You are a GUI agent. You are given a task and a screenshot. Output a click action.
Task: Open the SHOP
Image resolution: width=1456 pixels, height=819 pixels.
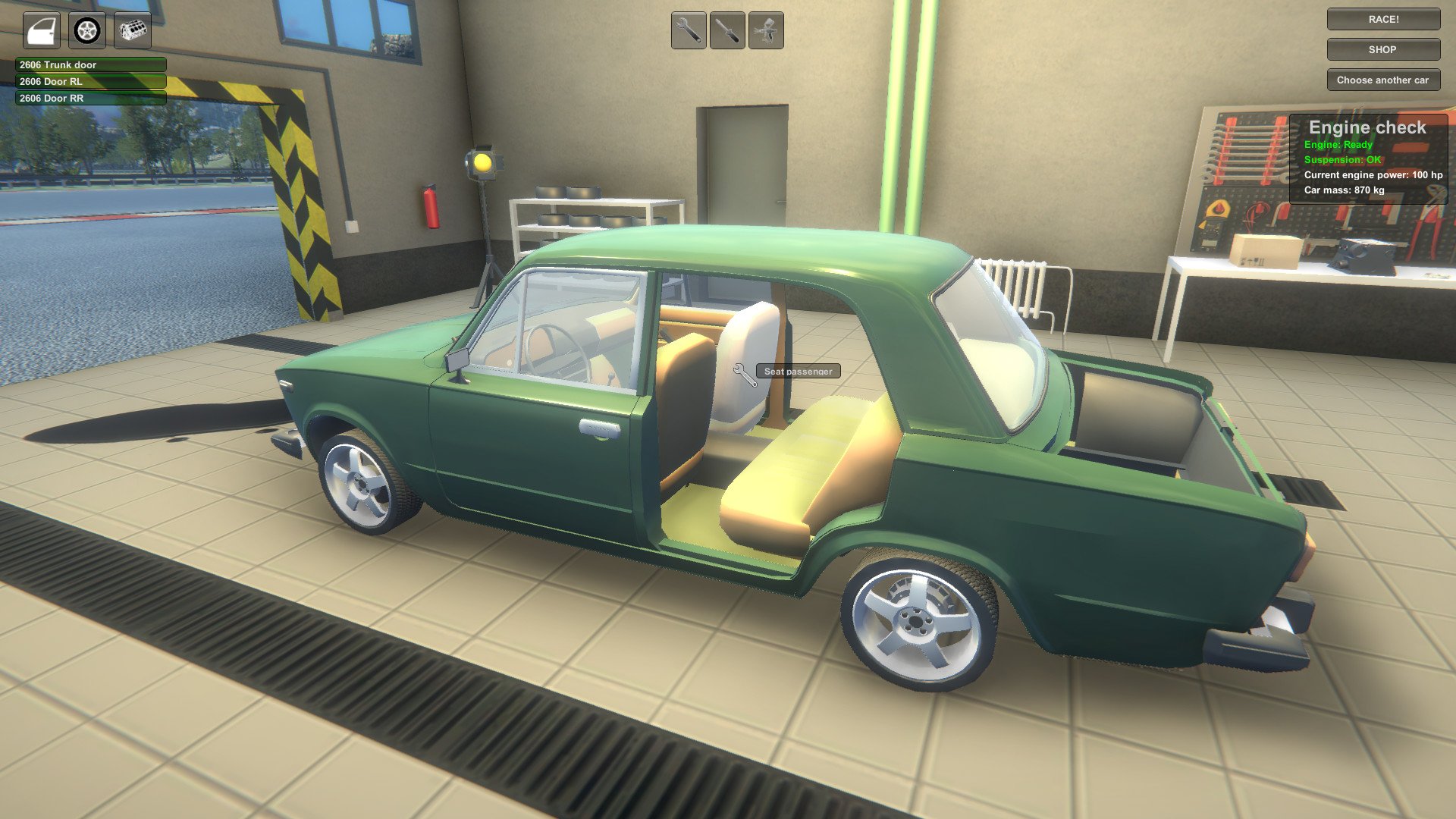click(x=1383, y=50)
